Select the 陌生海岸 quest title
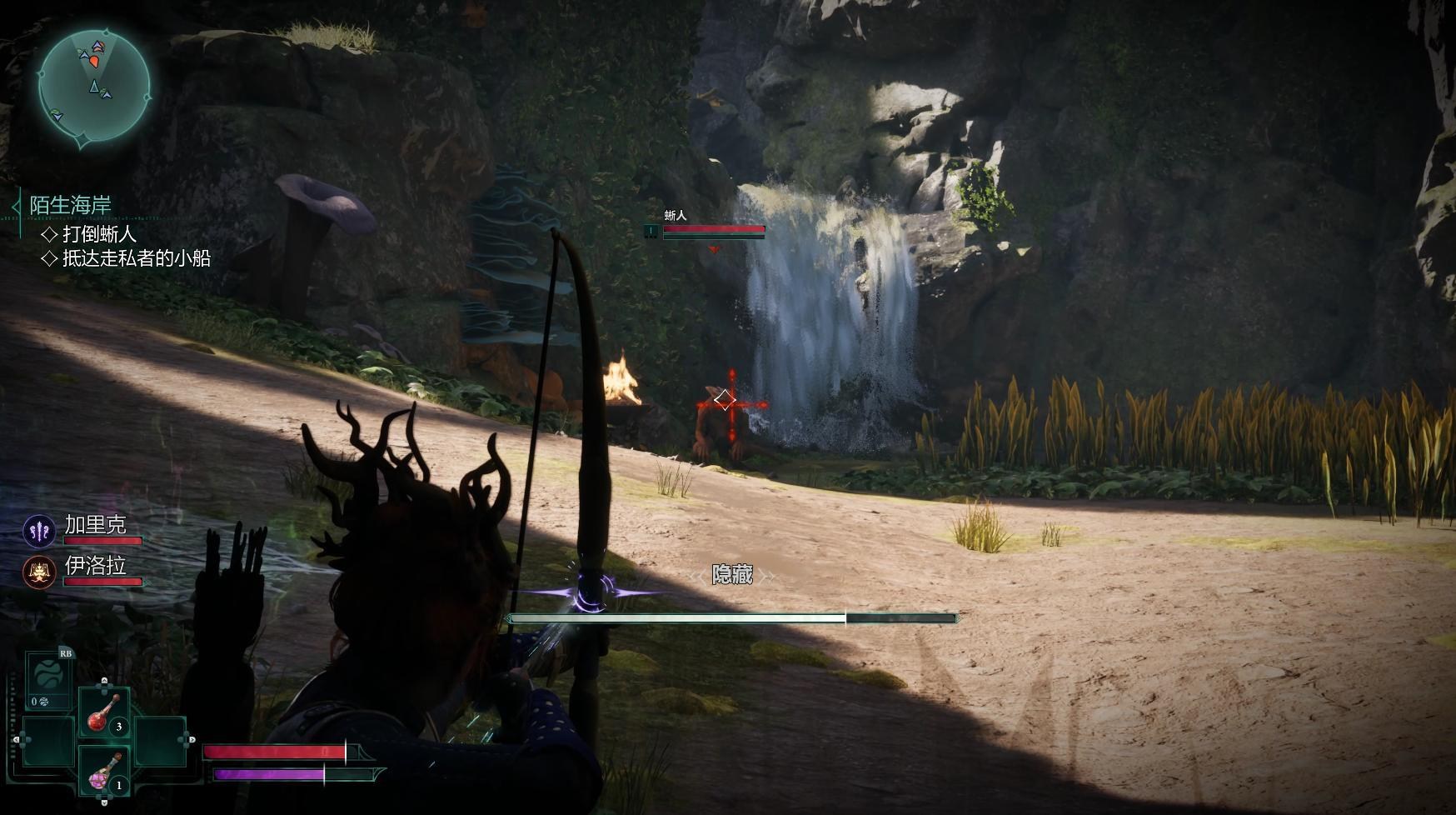Viewport: 1456px width, 815px height. (x=70, y=205)
